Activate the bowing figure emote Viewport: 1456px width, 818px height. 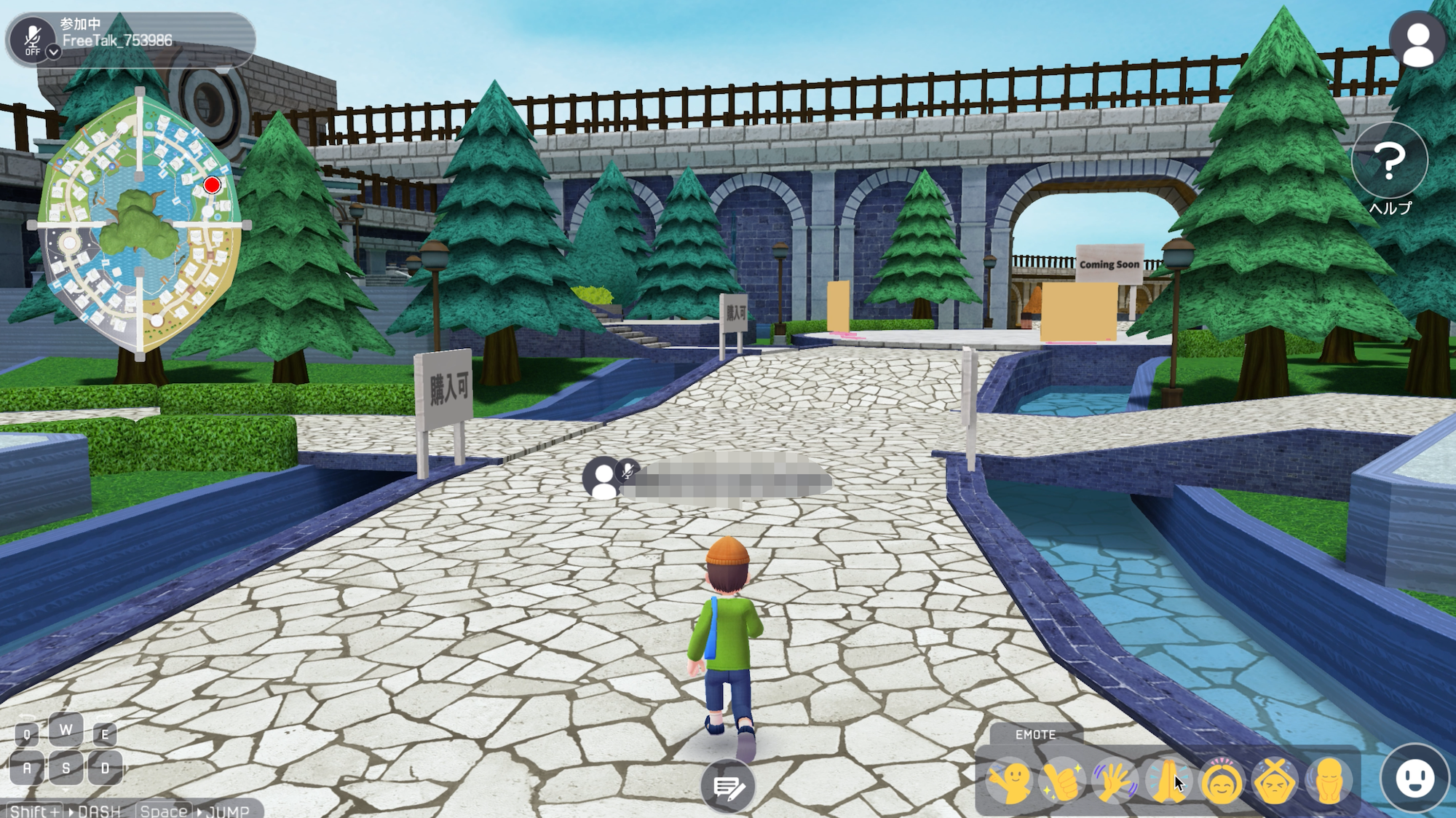tap(1328, 782)
